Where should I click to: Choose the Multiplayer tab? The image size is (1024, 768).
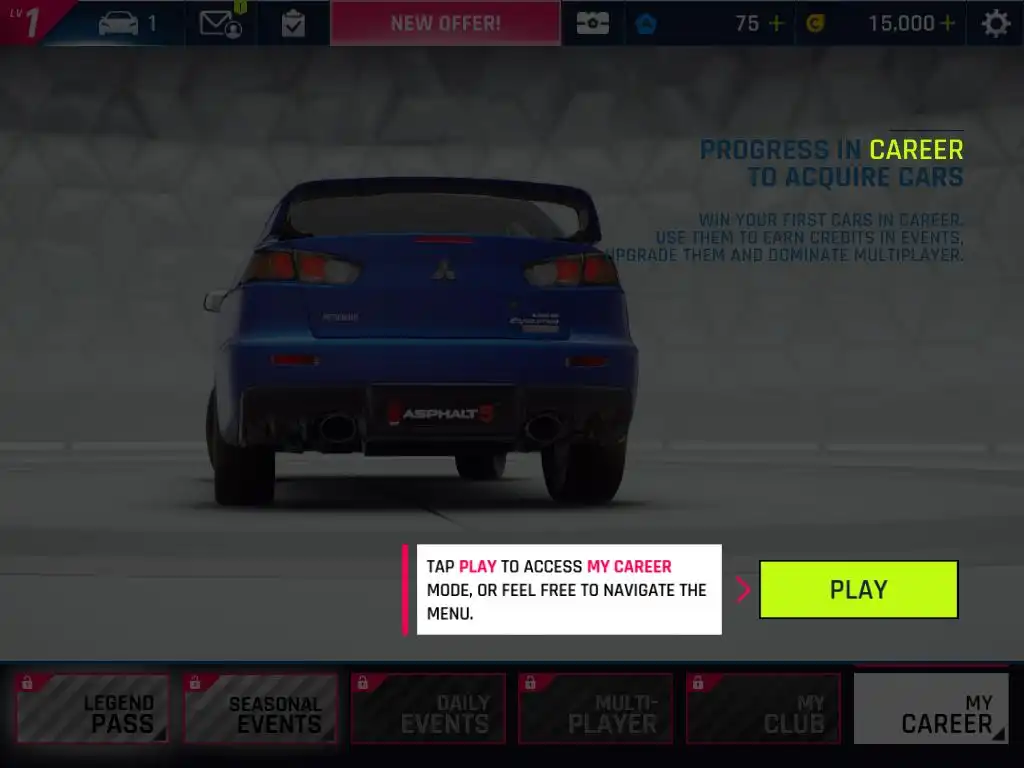click(x=595, y=708)
